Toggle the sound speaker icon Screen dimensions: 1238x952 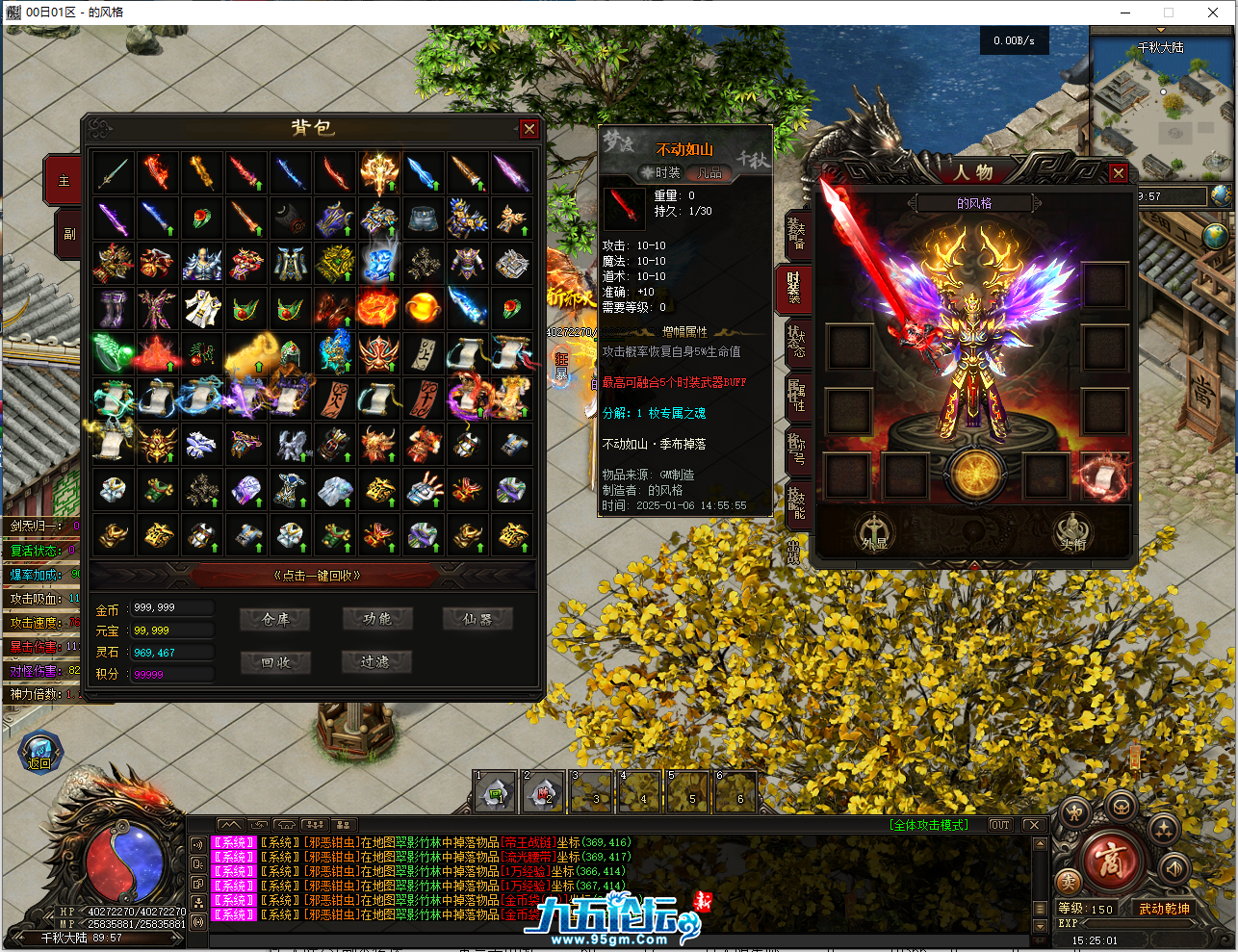[1174, 868]
